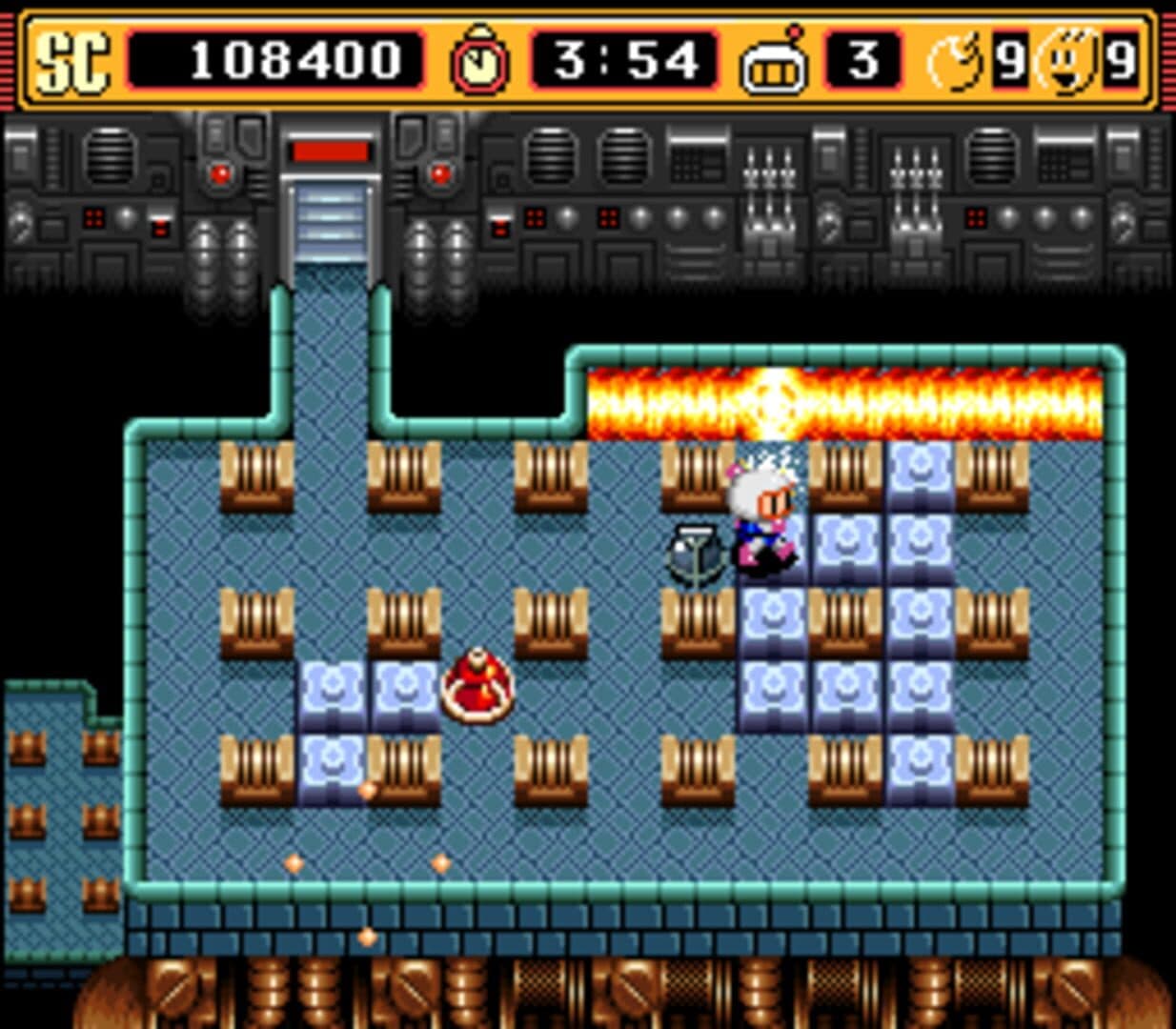Click the alarm clock timer icon

point(479,61)
